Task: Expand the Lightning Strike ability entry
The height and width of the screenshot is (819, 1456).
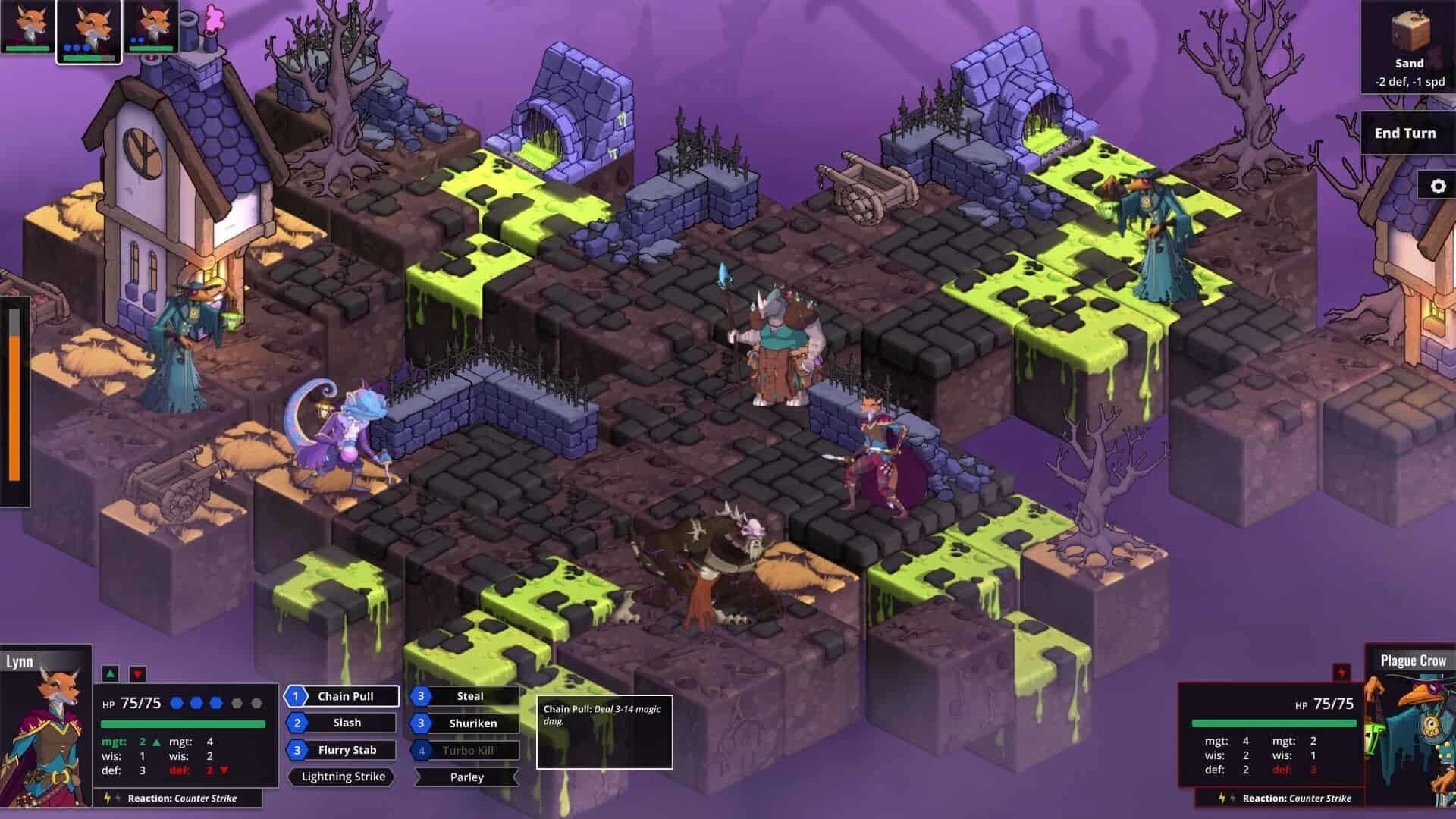Action: [x=341, y=777]
